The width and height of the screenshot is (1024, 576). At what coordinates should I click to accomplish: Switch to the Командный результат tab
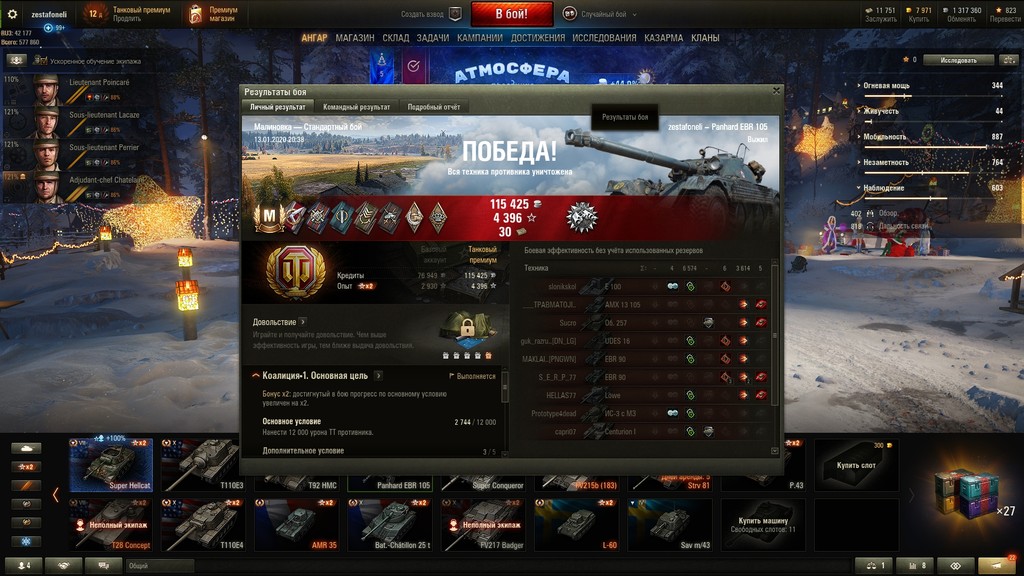(x=356, y=107)
